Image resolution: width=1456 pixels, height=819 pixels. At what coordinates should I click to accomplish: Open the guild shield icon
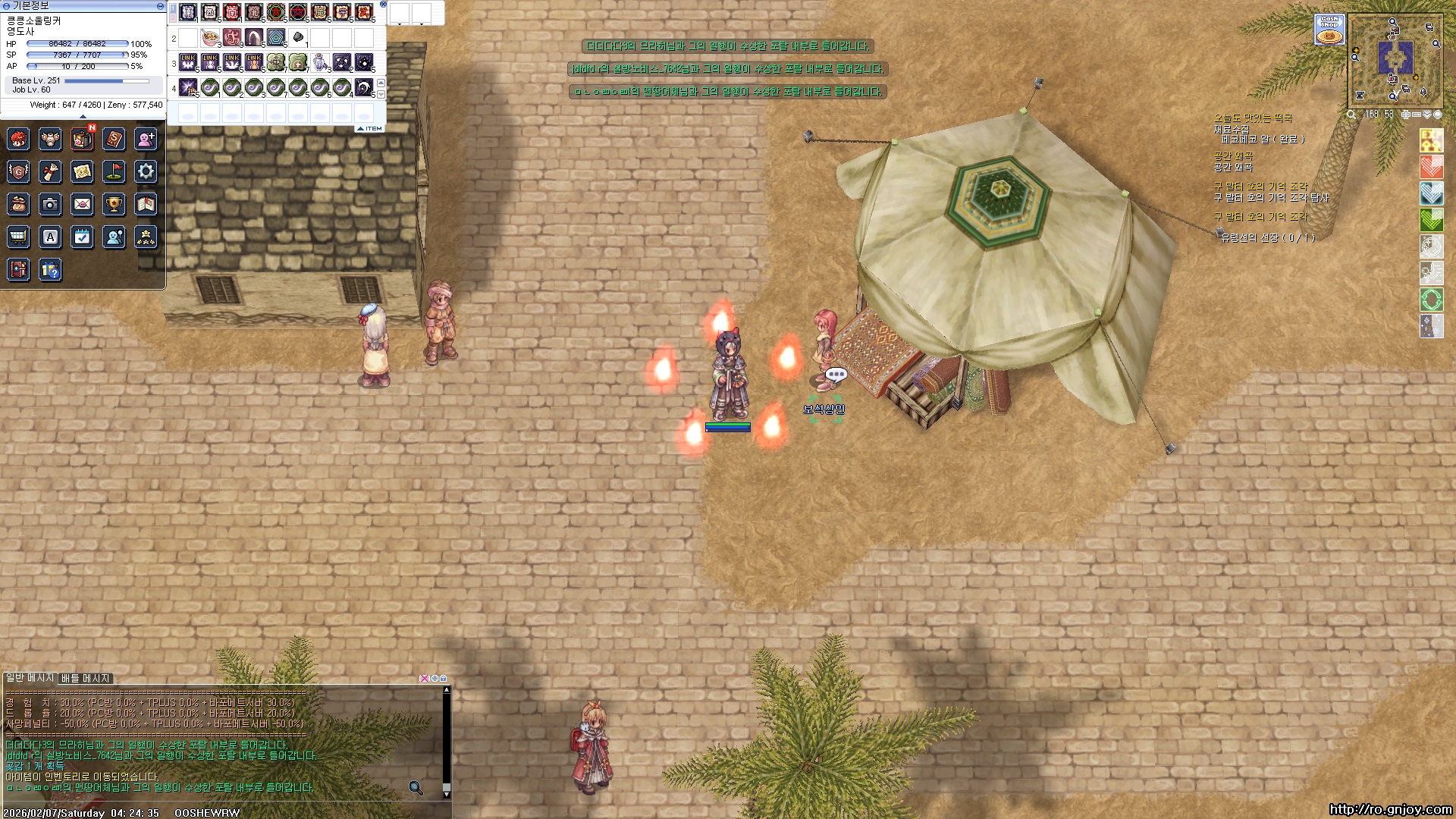tap(18, 171)
